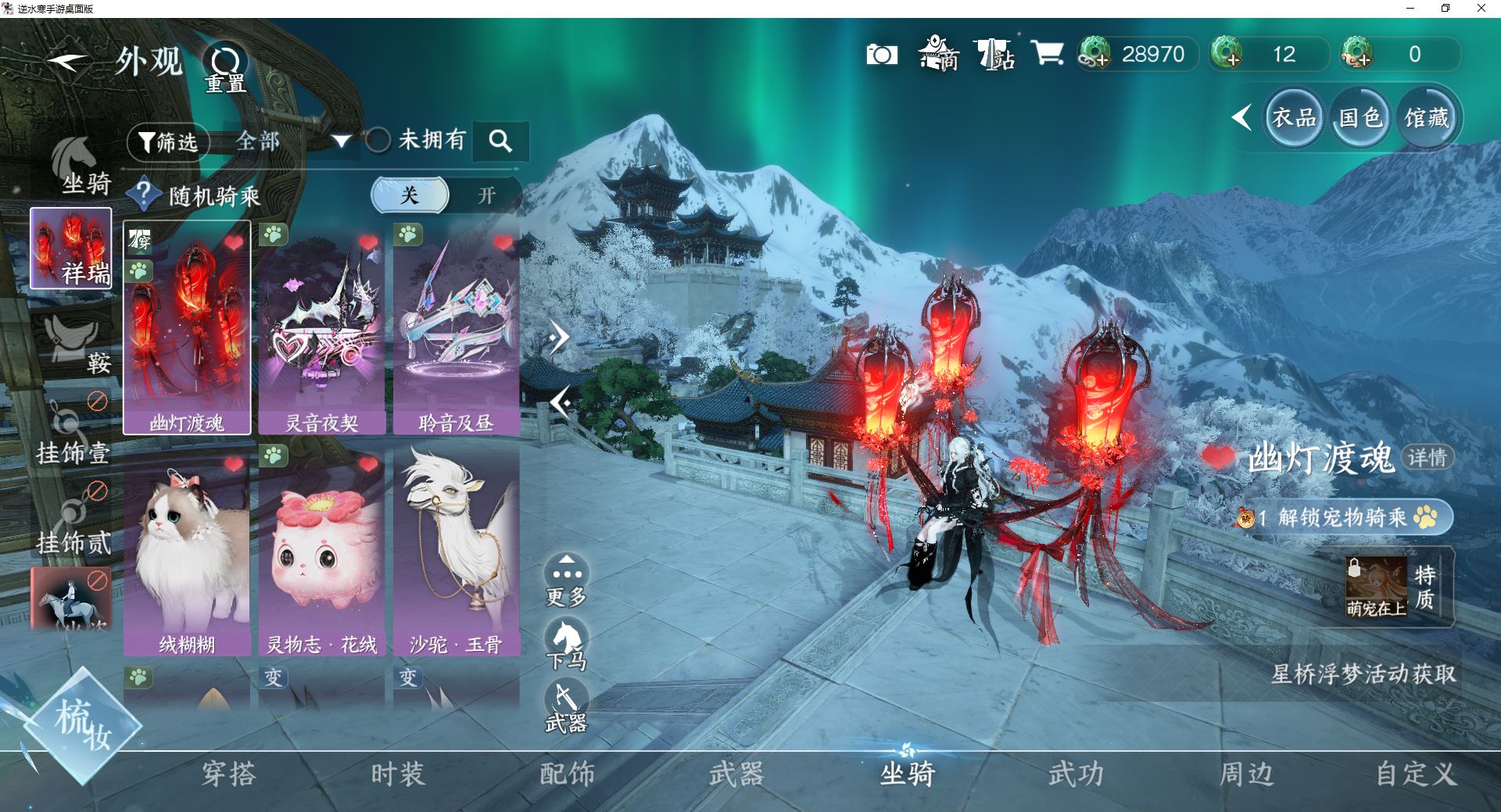1501x812 pixels.
Task: Open the 武功 bottom tab
Action: click(x=1076, y=774)
